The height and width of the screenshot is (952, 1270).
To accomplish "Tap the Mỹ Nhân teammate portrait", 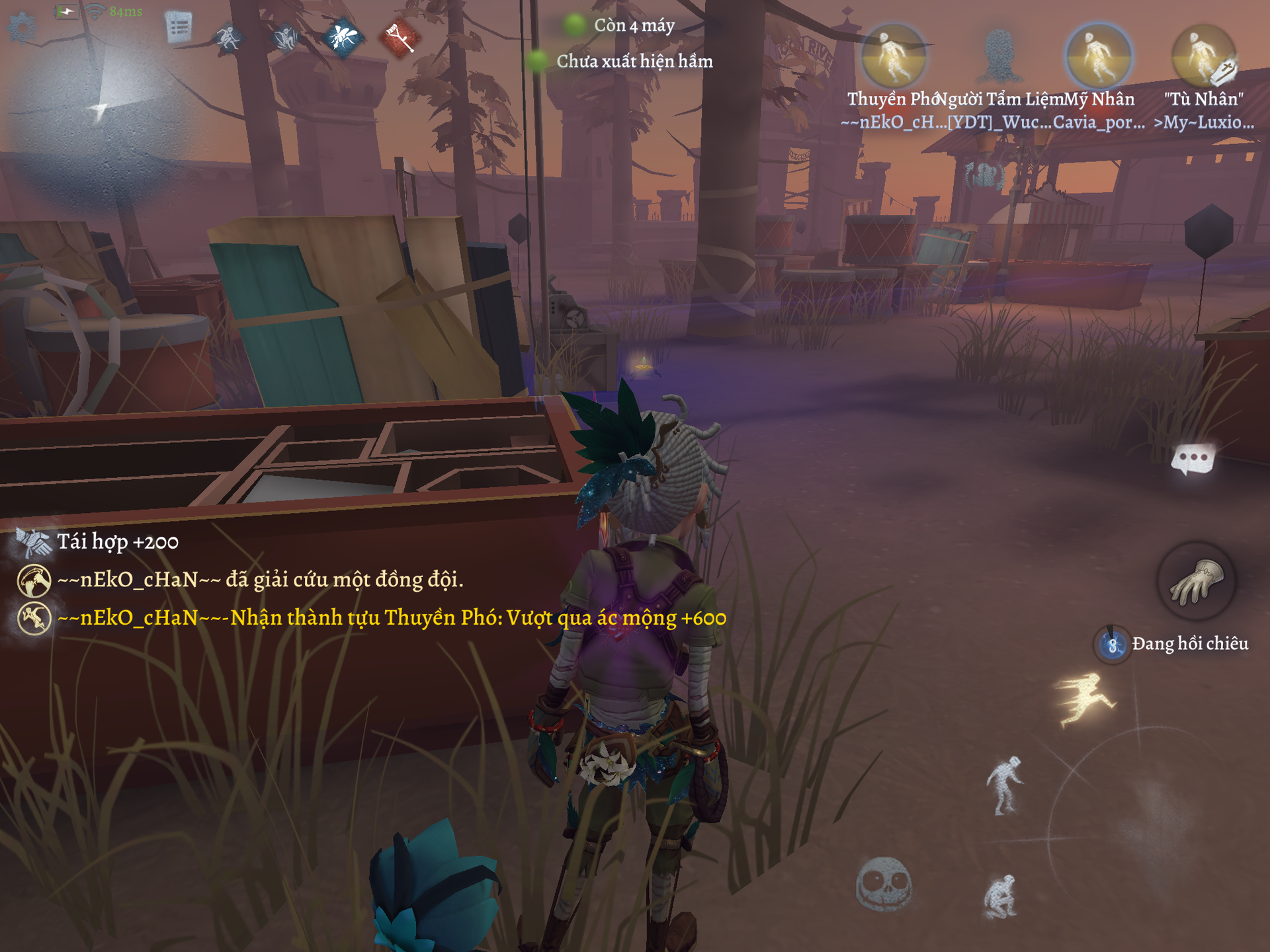I will point(1099,57).
